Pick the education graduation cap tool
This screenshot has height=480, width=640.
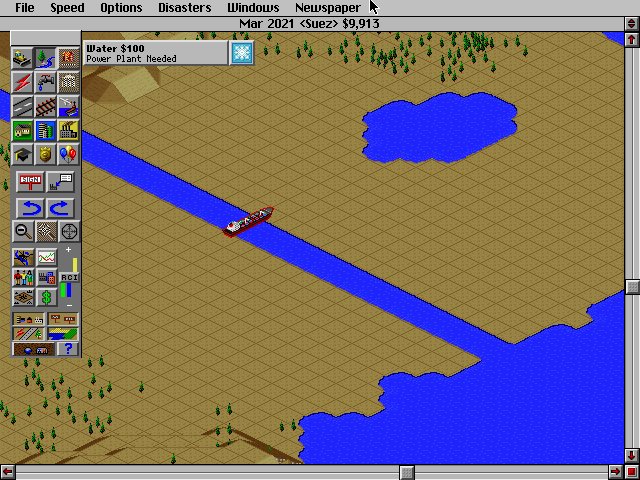[22, 154]
